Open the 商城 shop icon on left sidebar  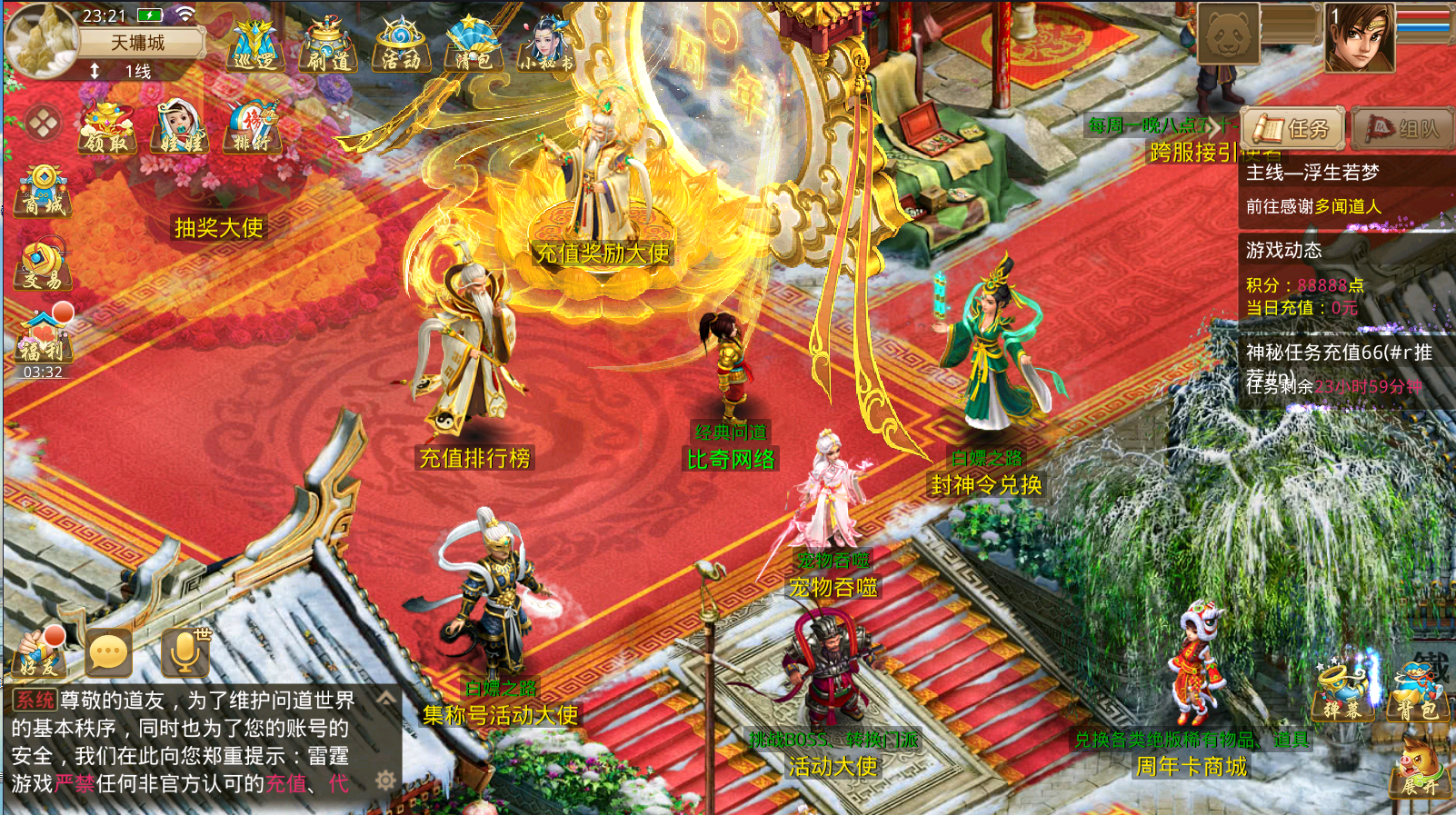(41, 193)
